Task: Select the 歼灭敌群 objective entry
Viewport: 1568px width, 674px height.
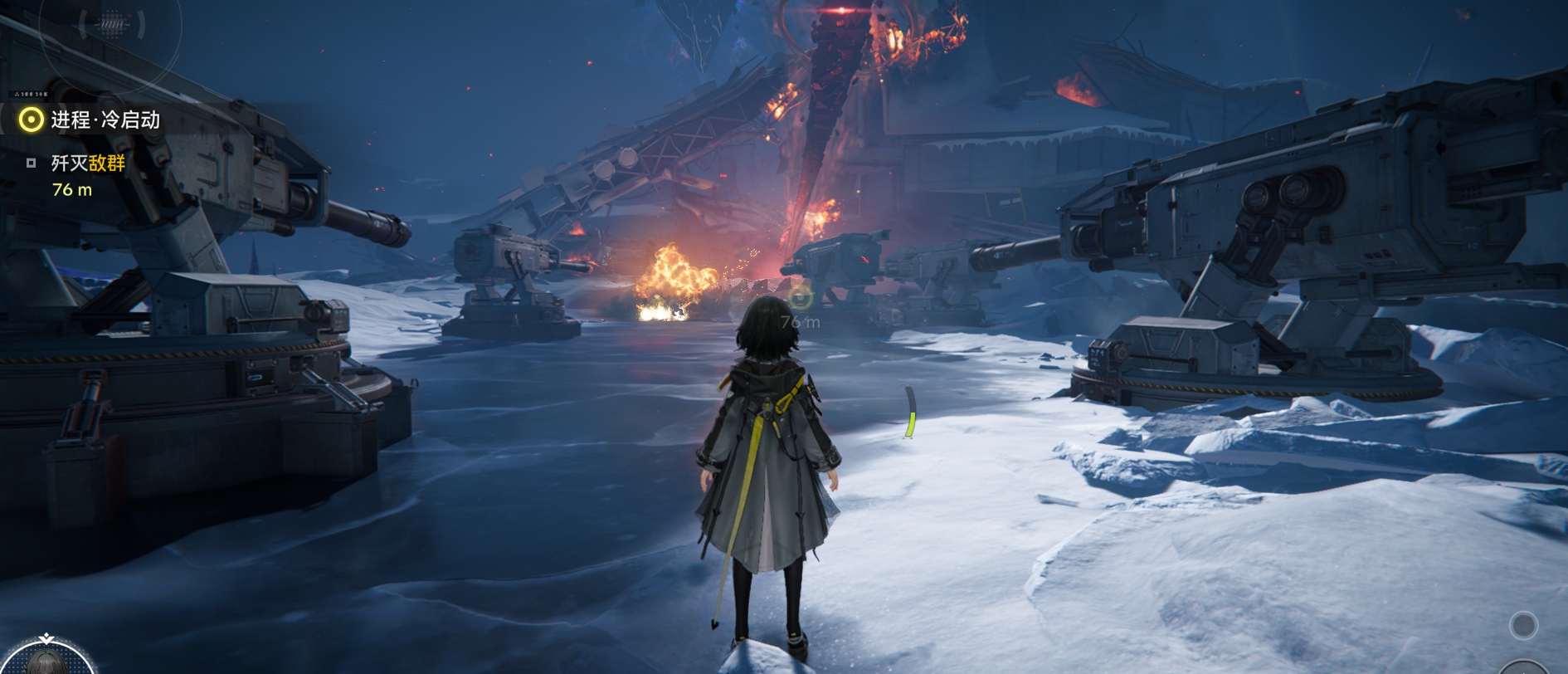Action: click(87, 164)
